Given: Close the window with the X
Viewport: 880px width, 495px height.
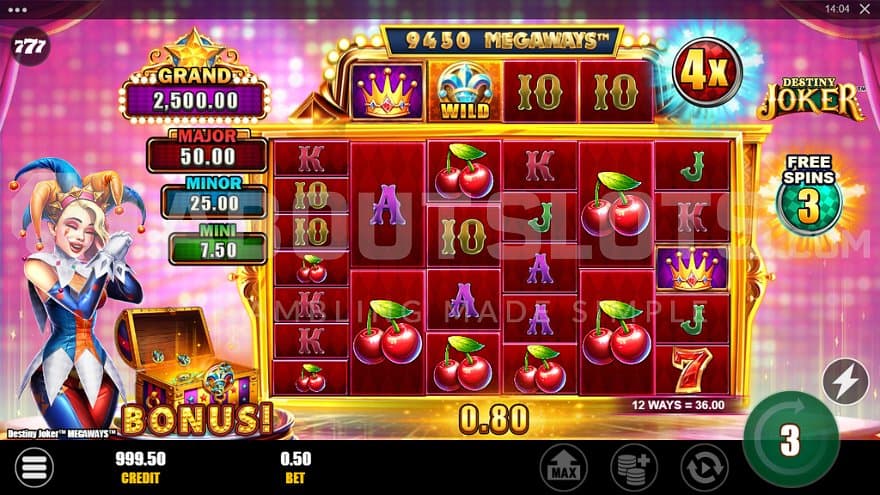Looking at the screenshot, I should [863, 8].
